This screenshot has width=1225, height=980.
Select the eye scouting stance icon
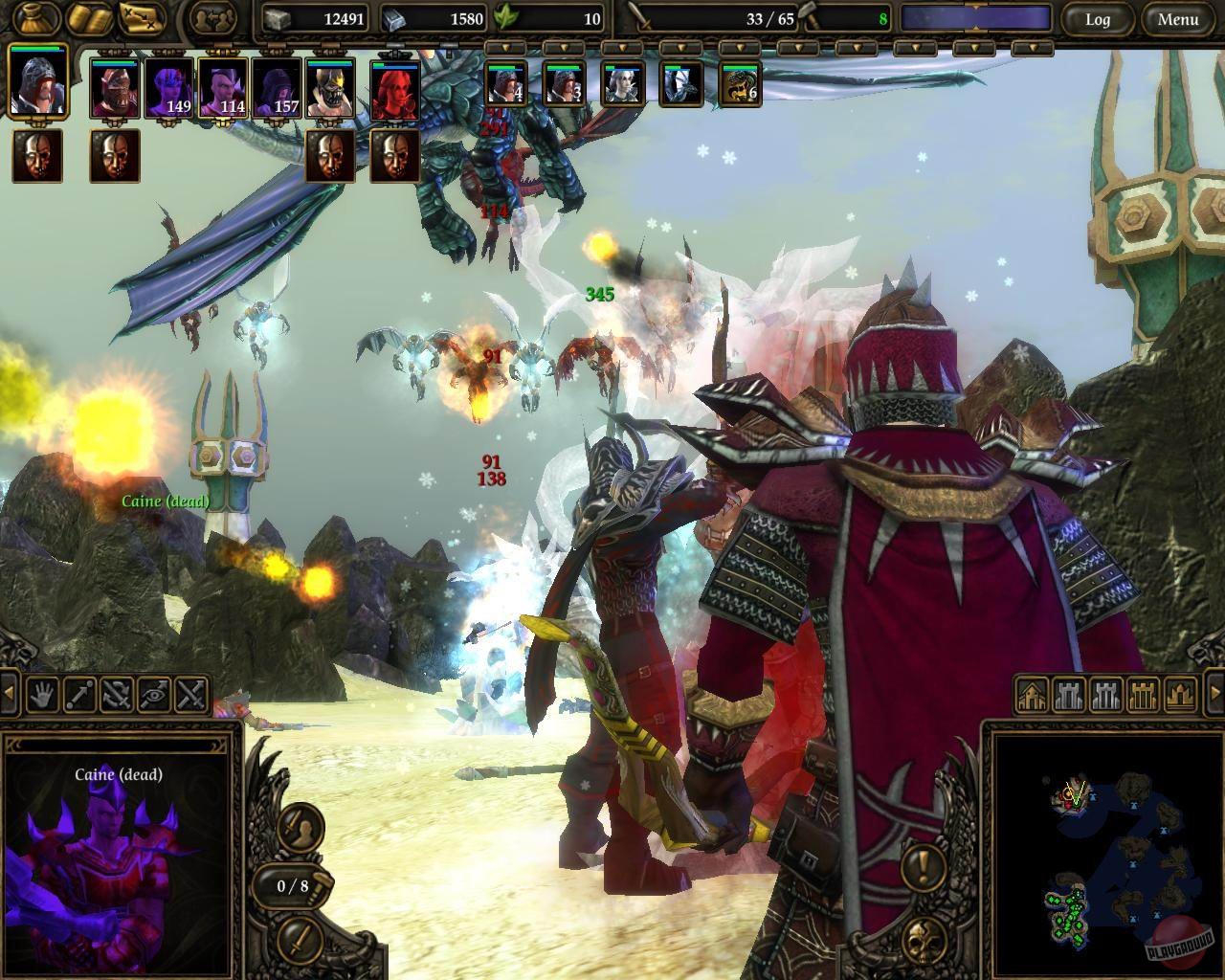click(x=153, y=696)
